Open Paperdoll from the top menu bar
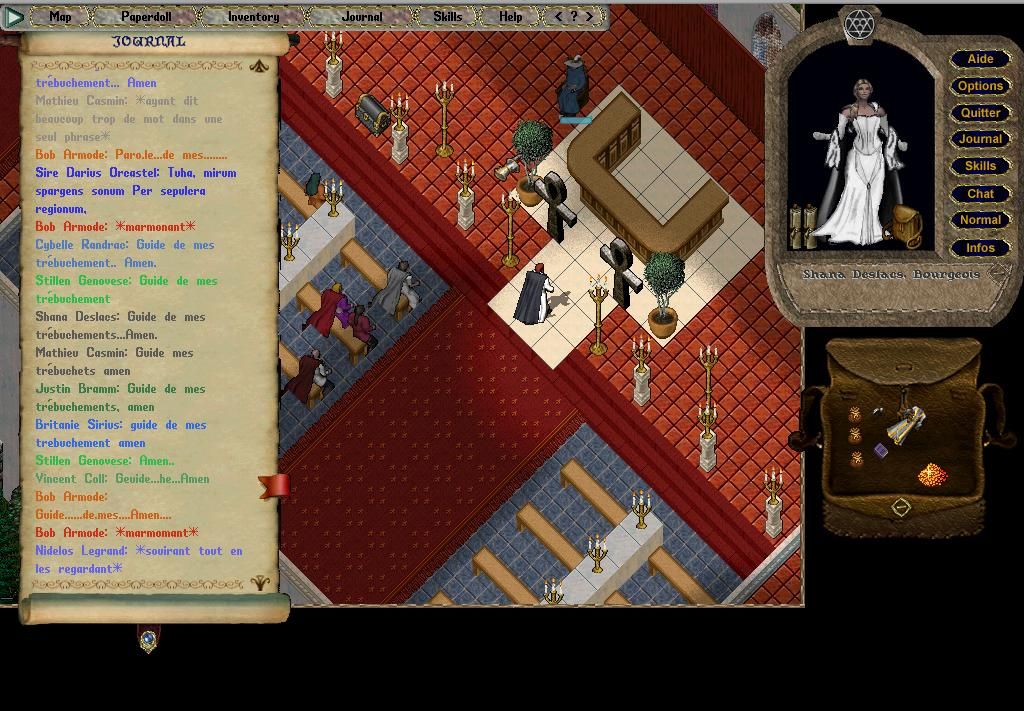Image resolution: width=1024 pixels, height=711 pixels. (146, 16)
